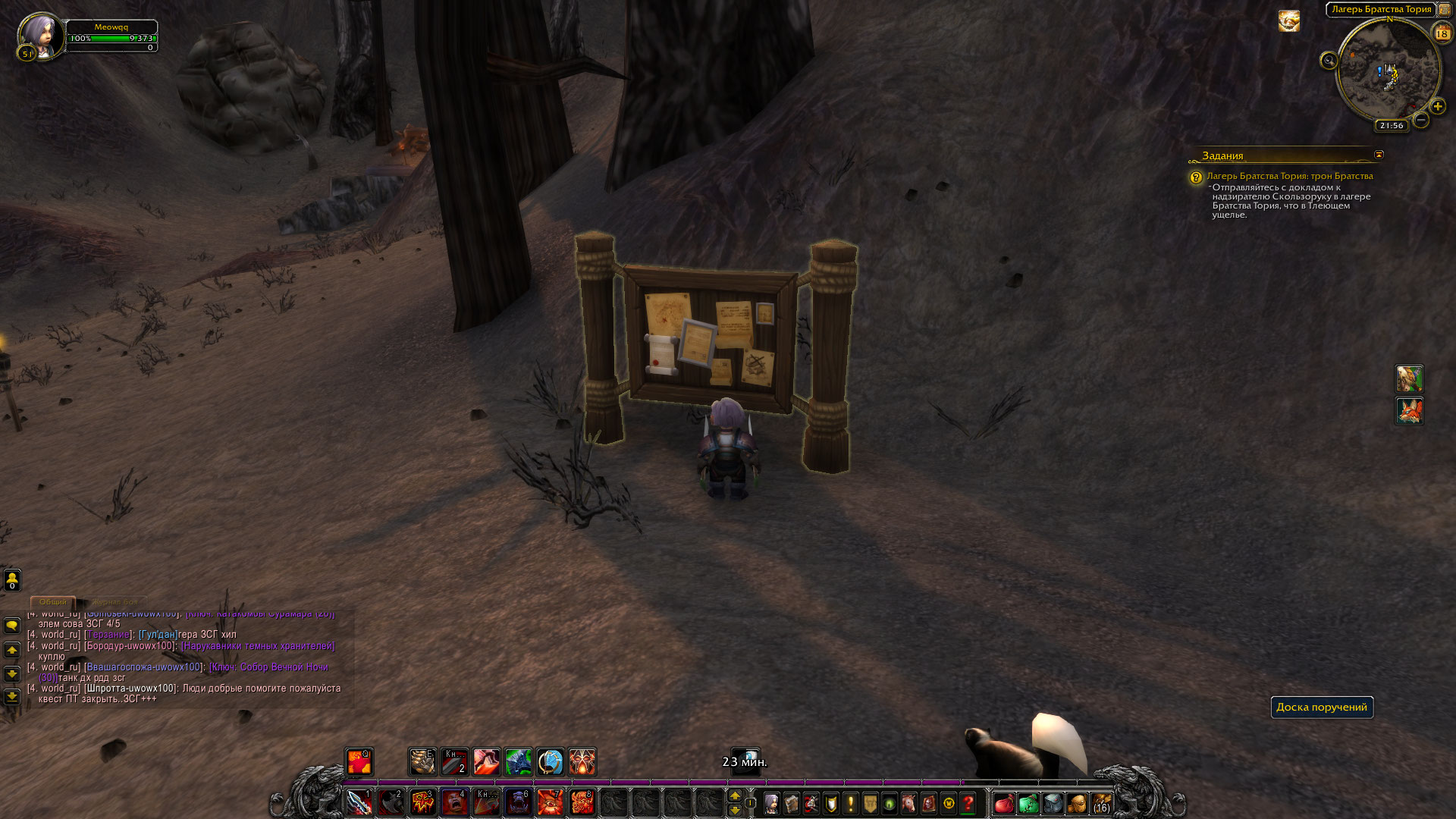
Task: Click the handshake buff icon
Action: pyautogui.click(x=1288, y=21)
